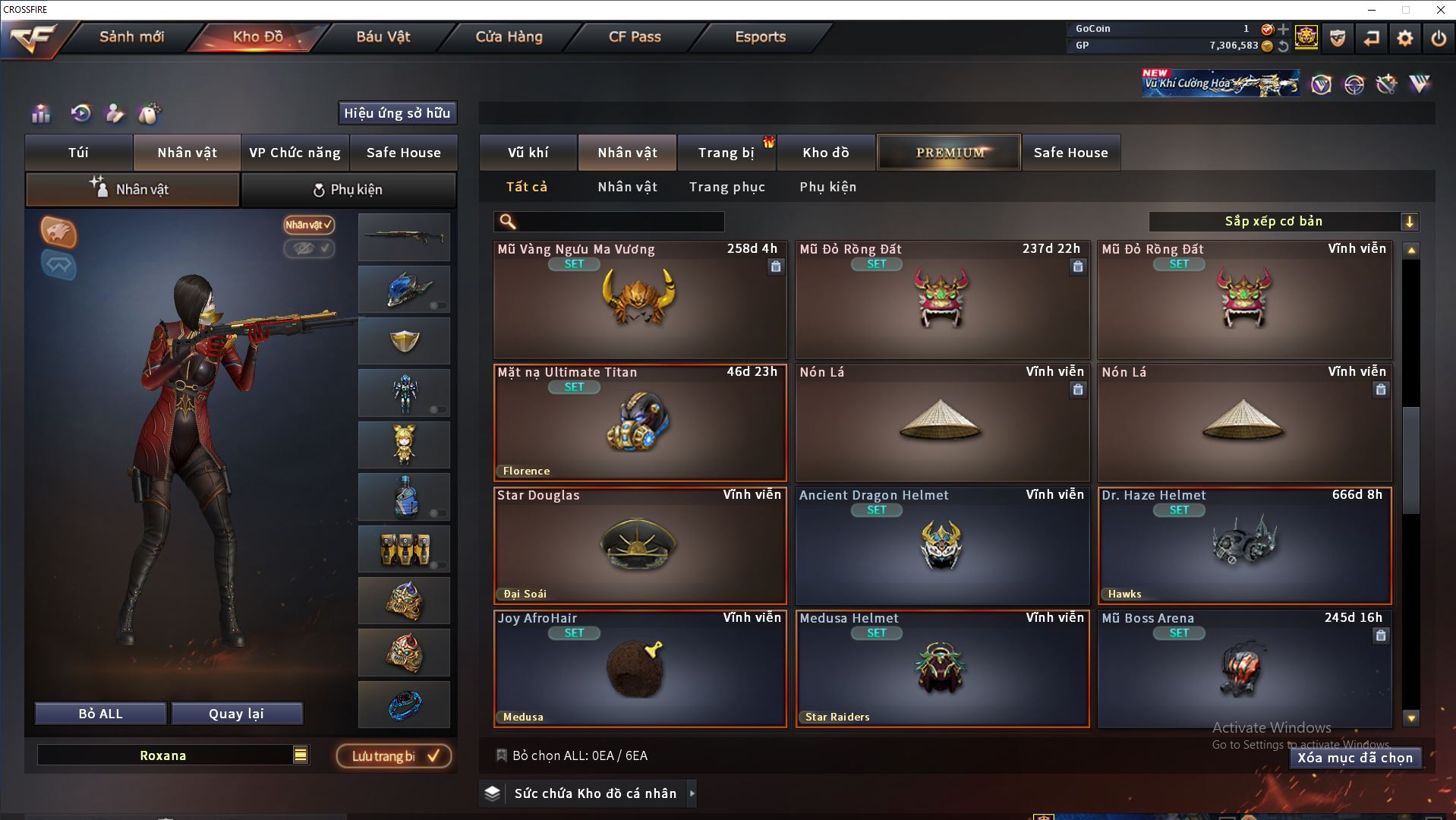Go to the Sảnh mới lobby
The image size is (1456, 820).
131,37
